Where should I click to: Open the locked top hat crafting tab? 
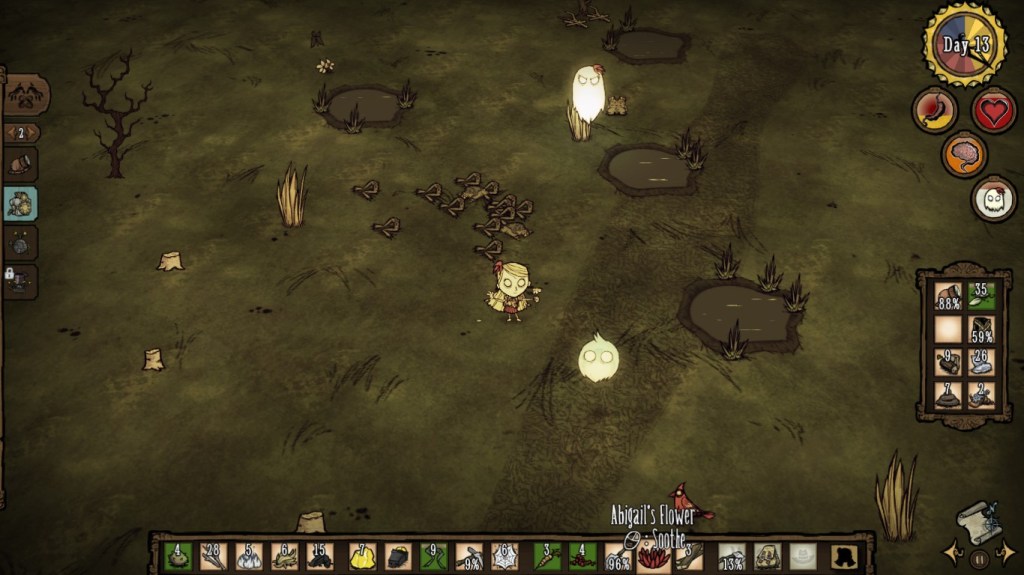[x=21, y=281]
